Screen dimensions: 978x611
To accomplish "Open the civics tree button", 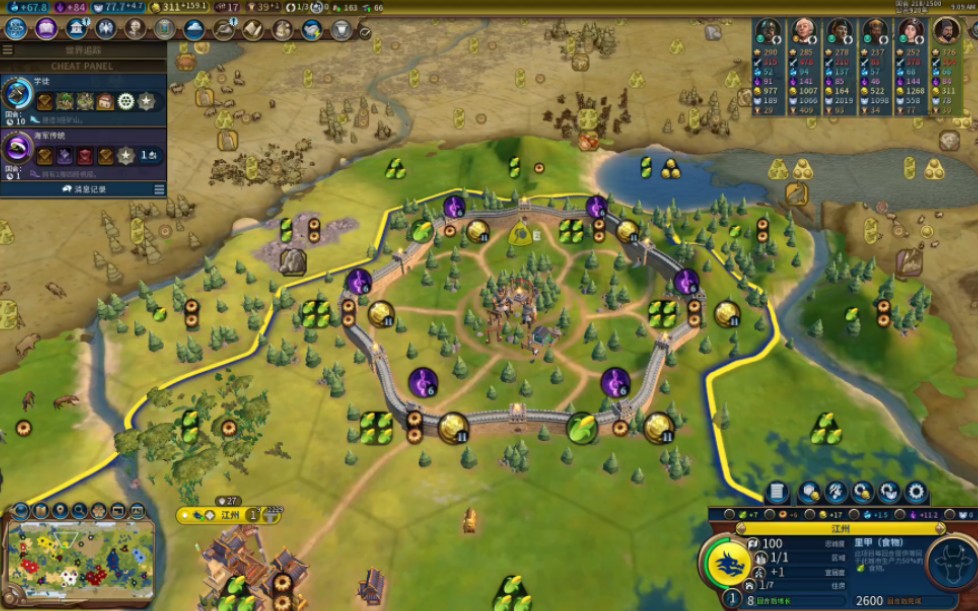I will click(46, 29).
